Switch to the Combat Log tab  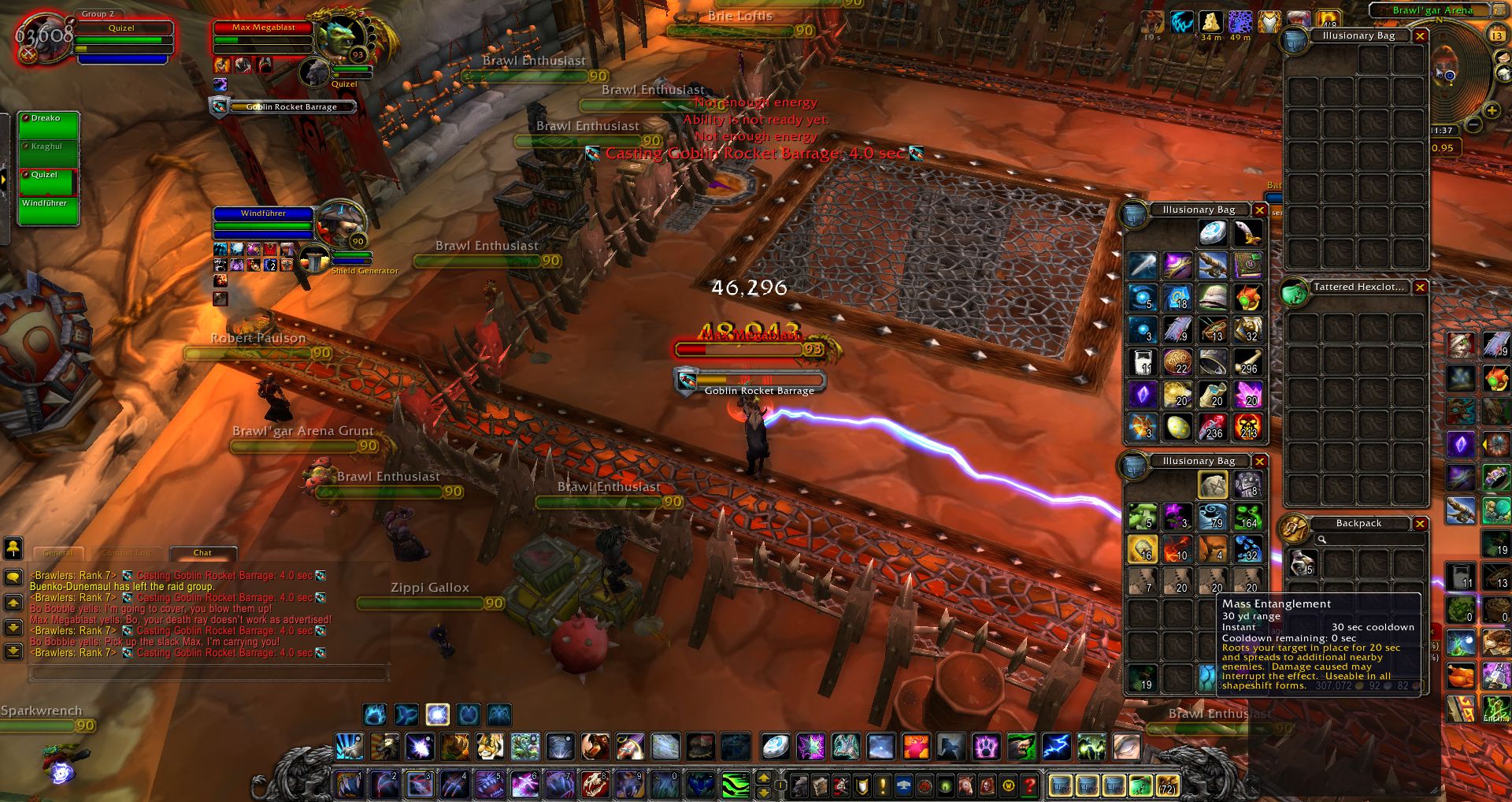(x=126, y=553)
